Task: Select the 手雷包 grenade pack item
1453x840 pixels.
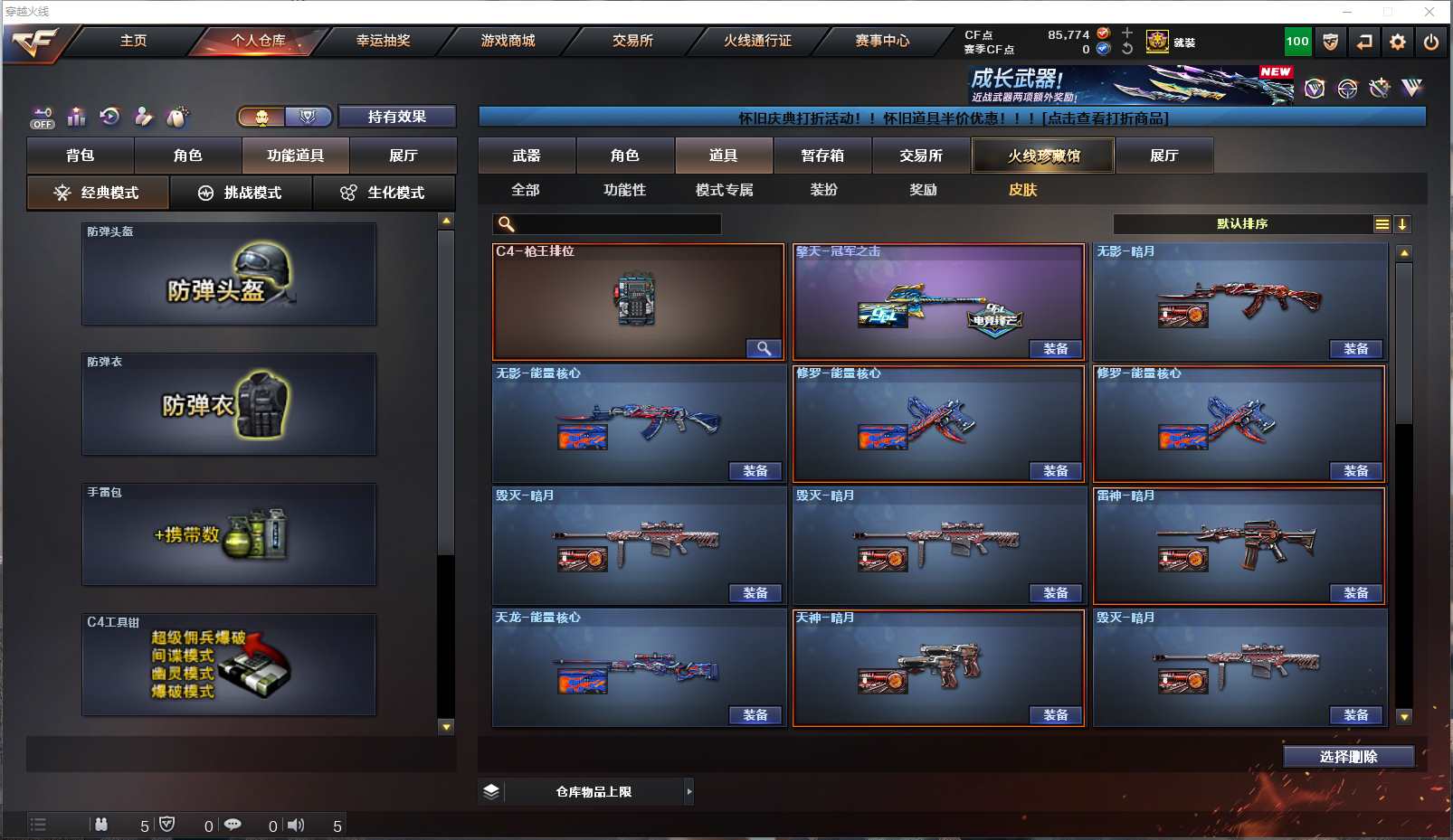Action: [x=229, y=534]
